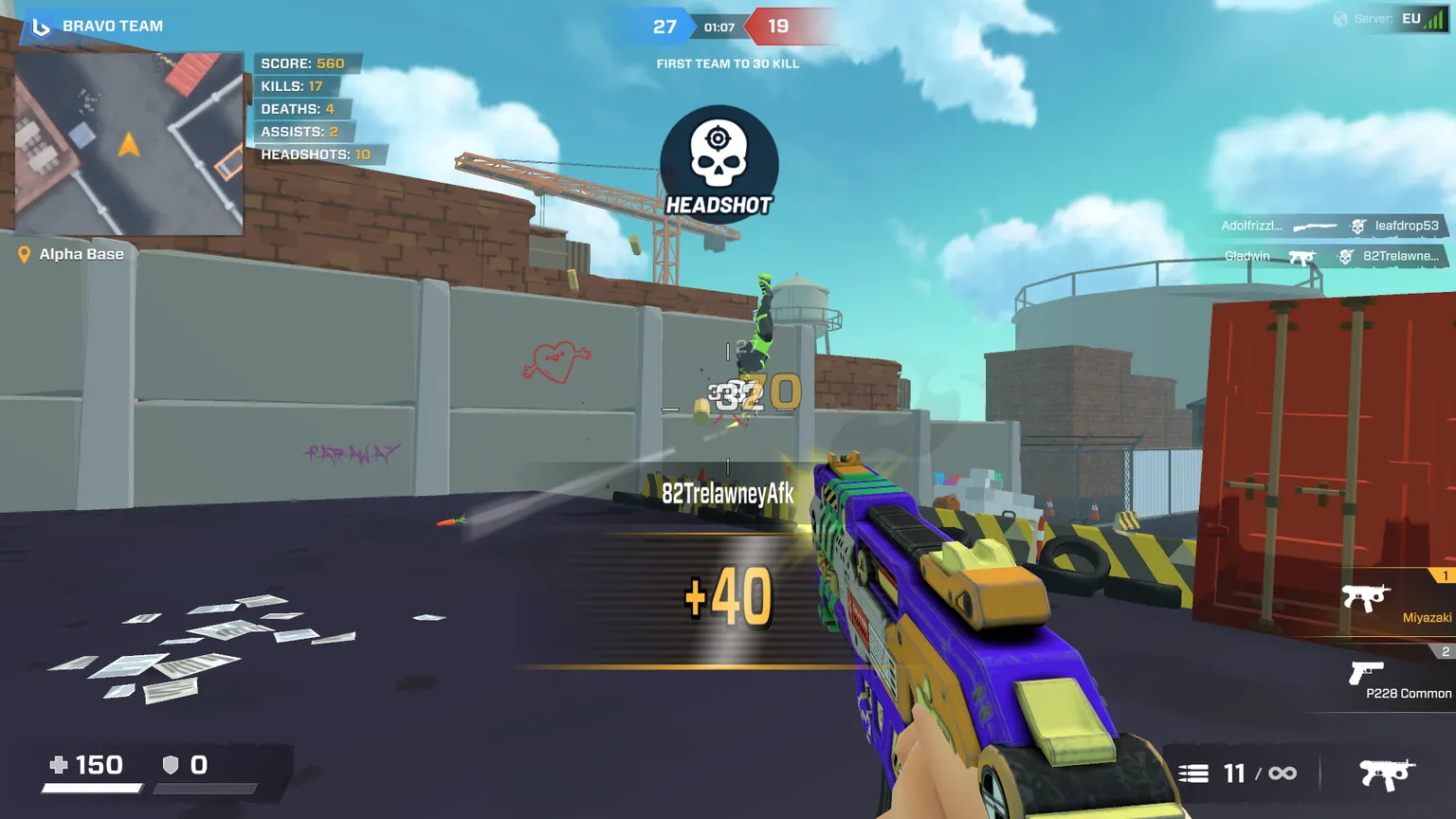
Task: Click the 82TrelawneyAfk player name text
Action: click(x=727, y=494)
